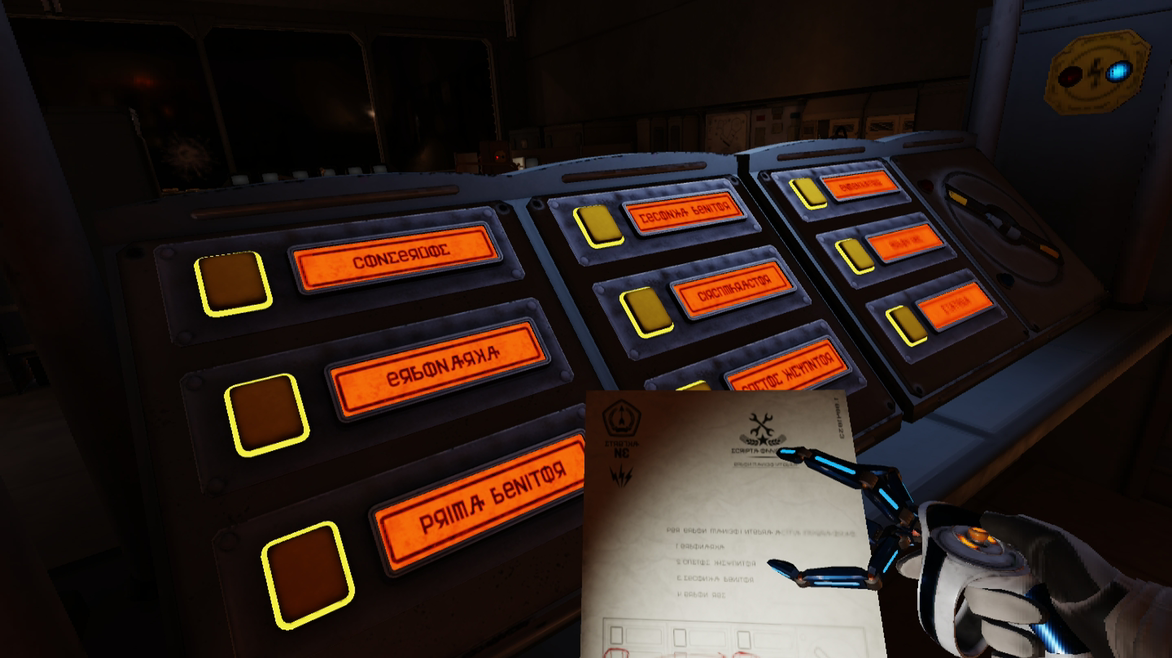Hit the button left of the CONCERDOE label

233,283
